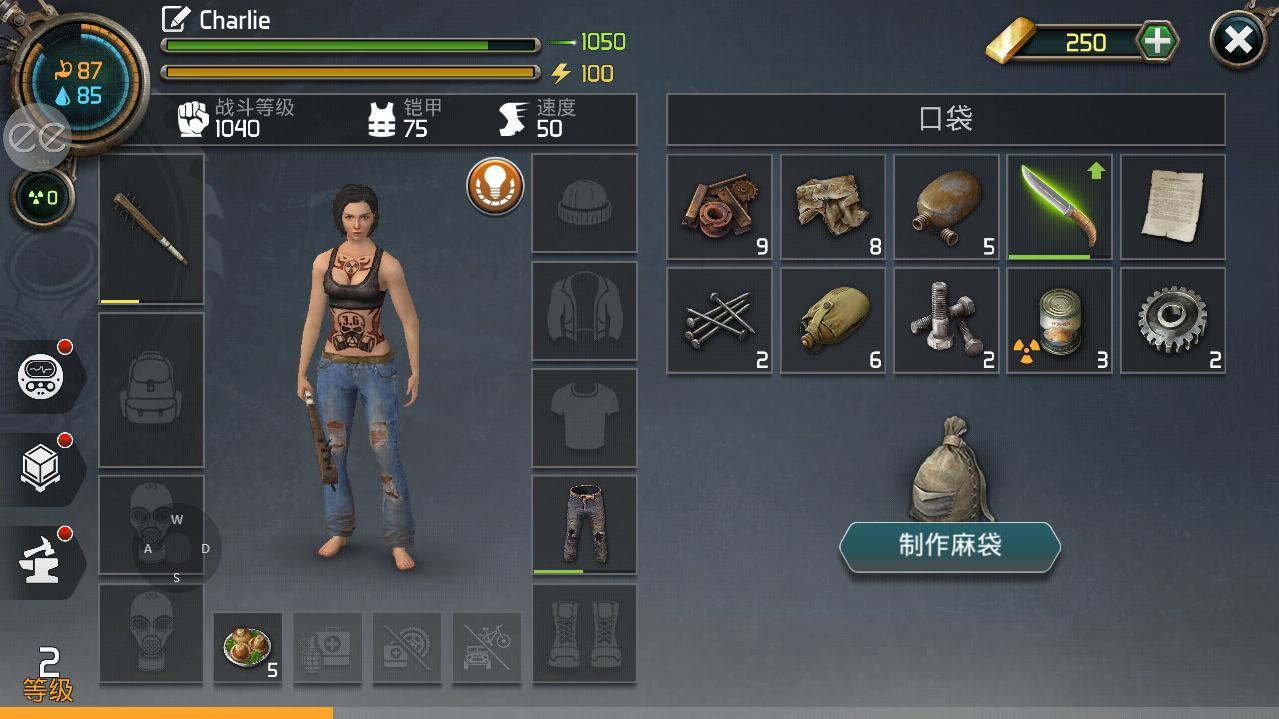Open the paper note item

coord(1173,206)
